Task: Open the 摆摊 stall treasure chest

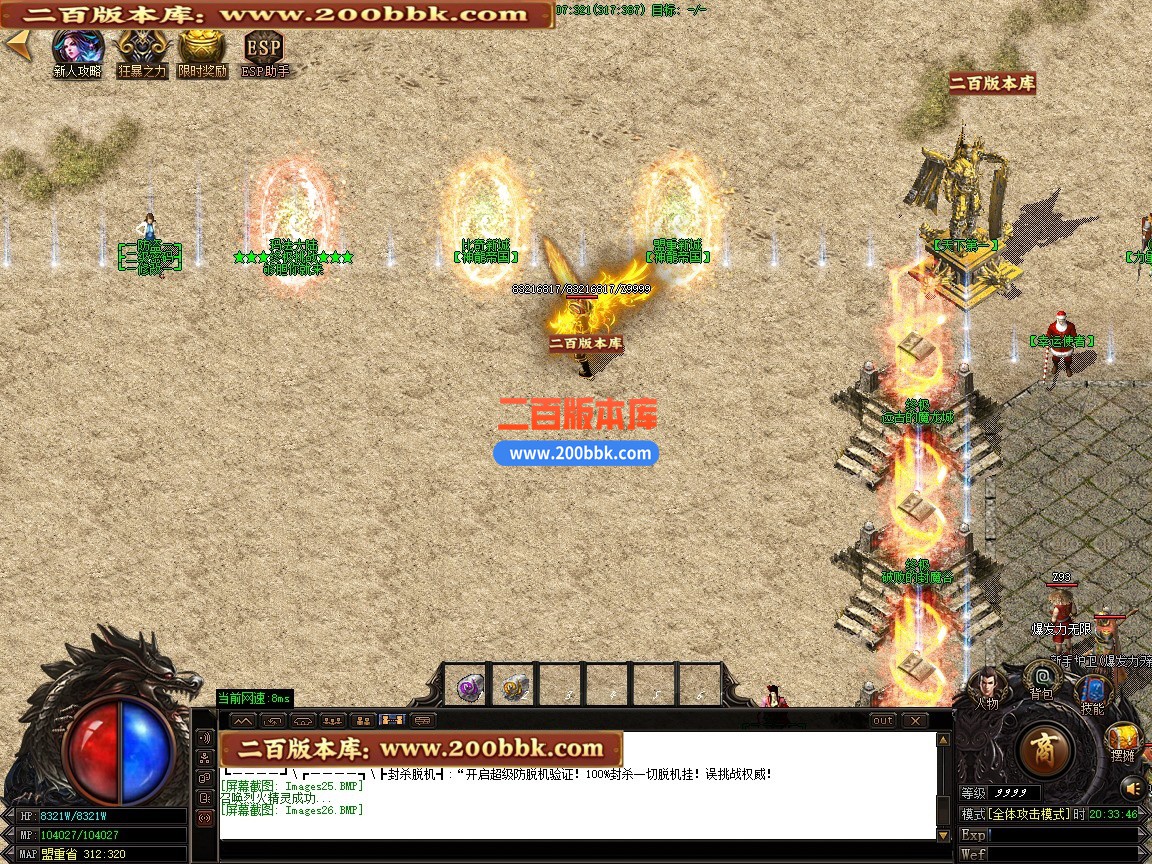Action: (1122, 740)
